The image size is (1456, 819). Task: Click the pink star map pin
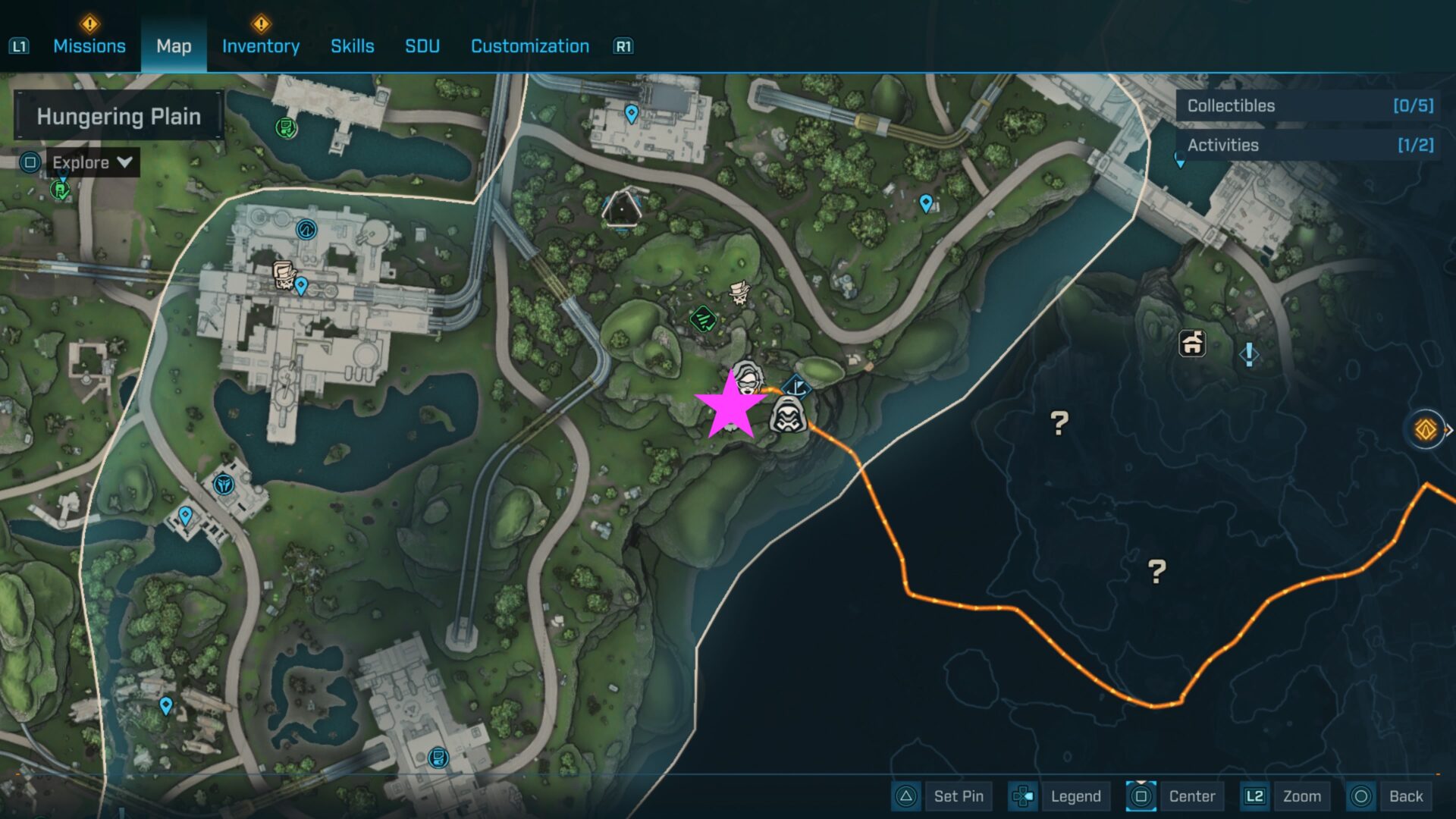(729, 407)
